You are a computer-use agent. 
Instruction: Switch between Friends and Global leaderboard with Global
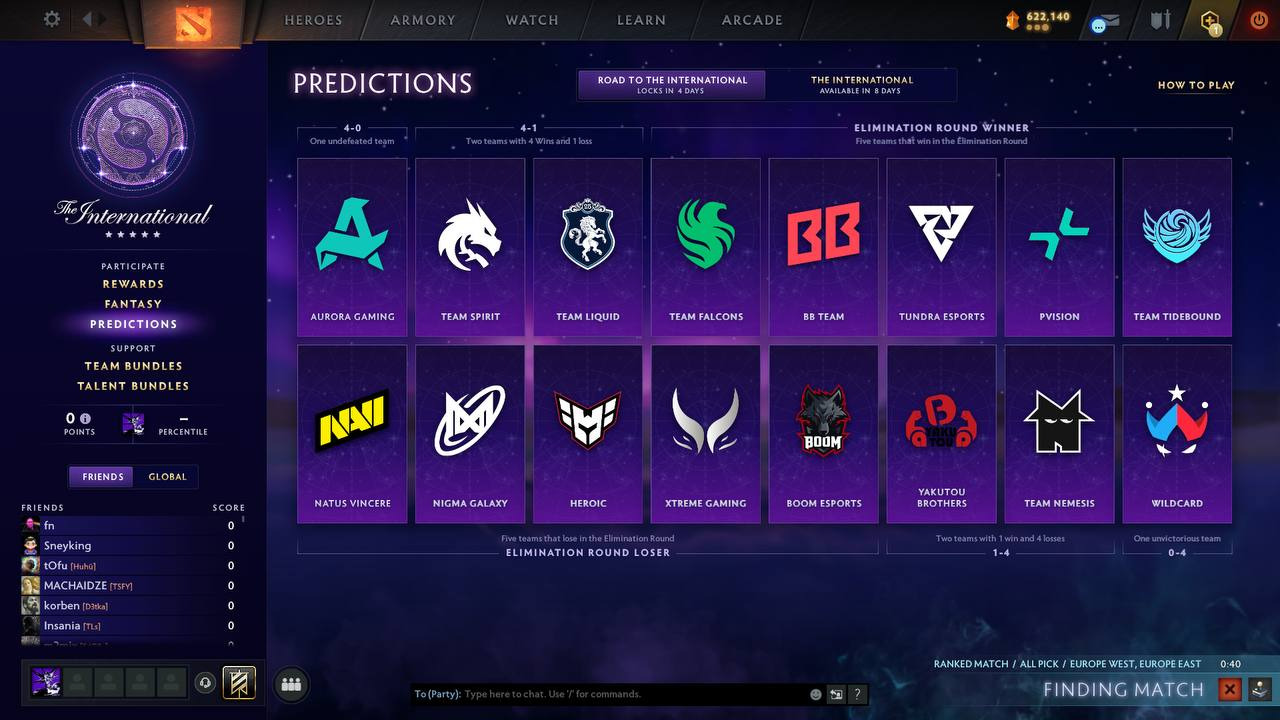167,476
